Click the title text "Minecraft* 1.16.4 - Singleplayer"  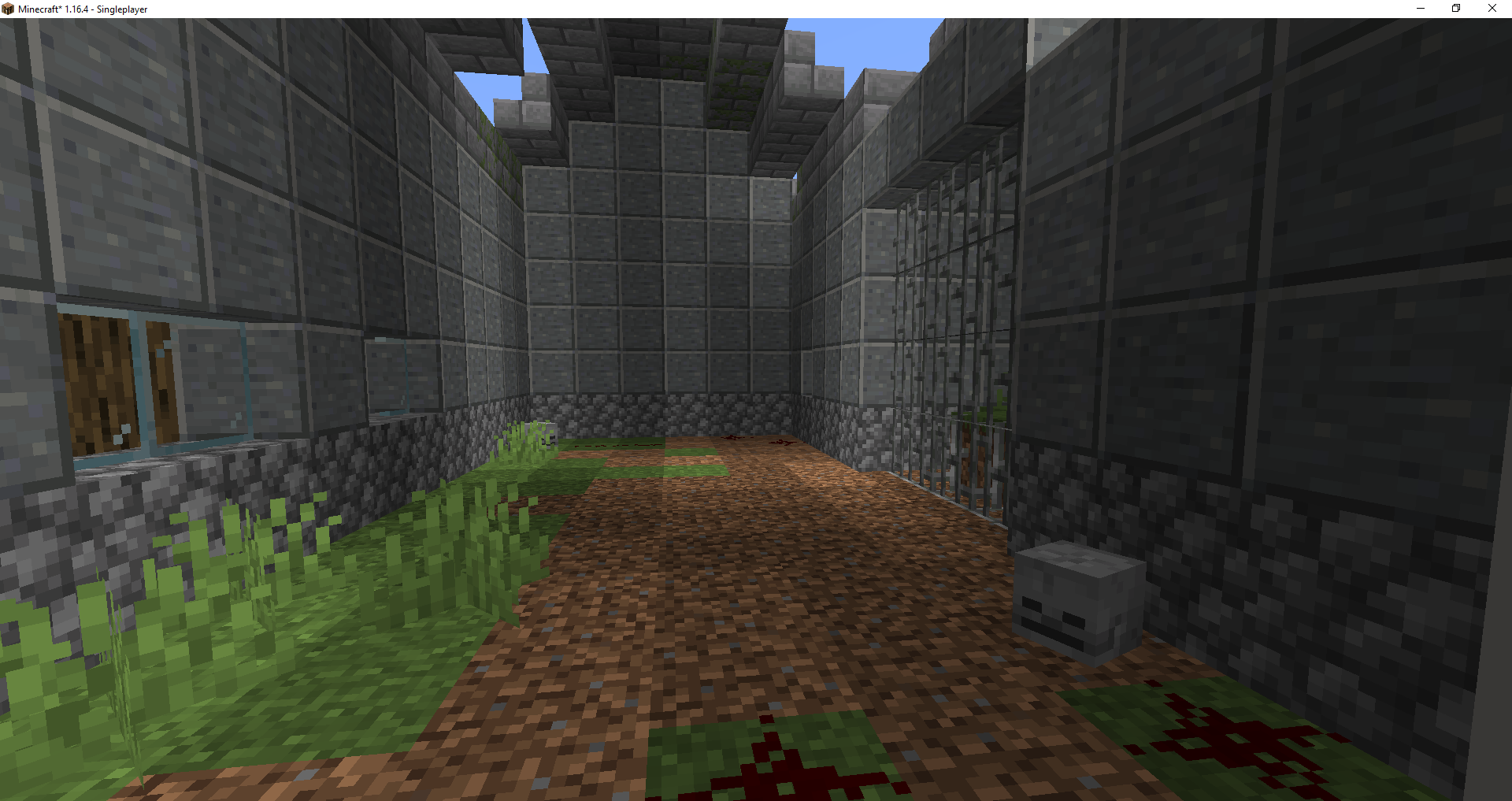[x=83, y=9]
